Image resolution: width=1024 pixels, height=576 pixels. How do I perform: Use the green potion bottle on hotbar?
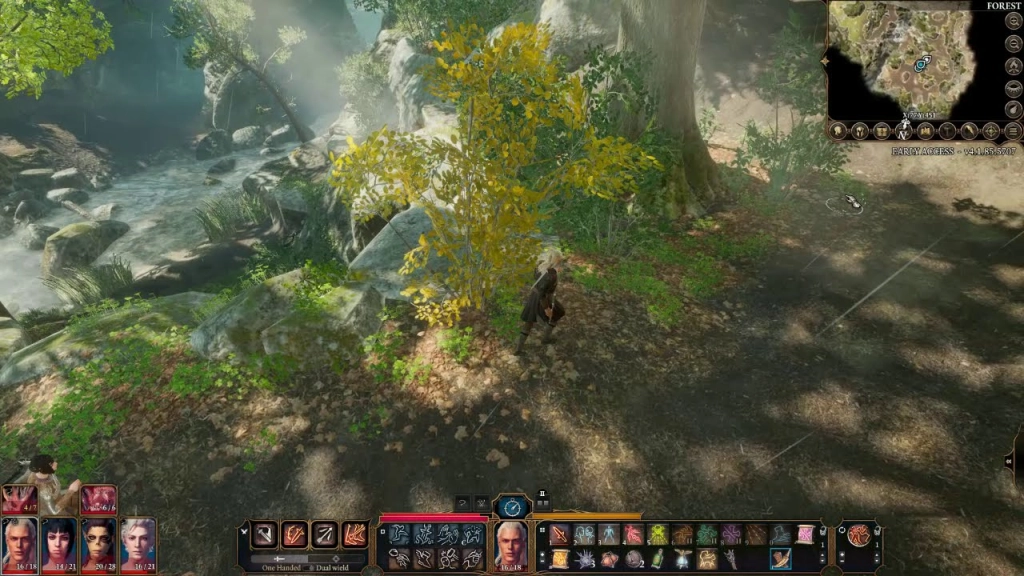click(x=659, y=559)
